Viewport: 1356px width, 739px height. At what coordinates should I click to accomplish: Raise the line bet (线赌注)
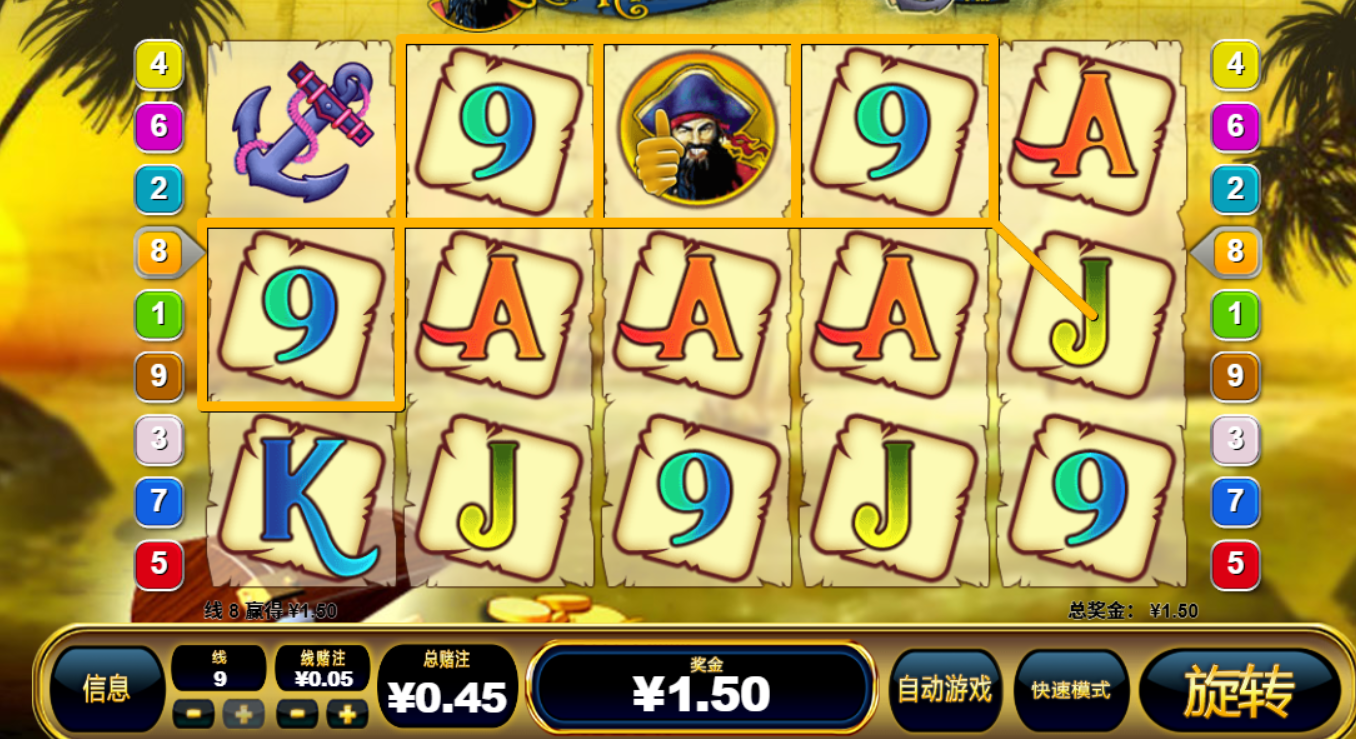point(347,714)
